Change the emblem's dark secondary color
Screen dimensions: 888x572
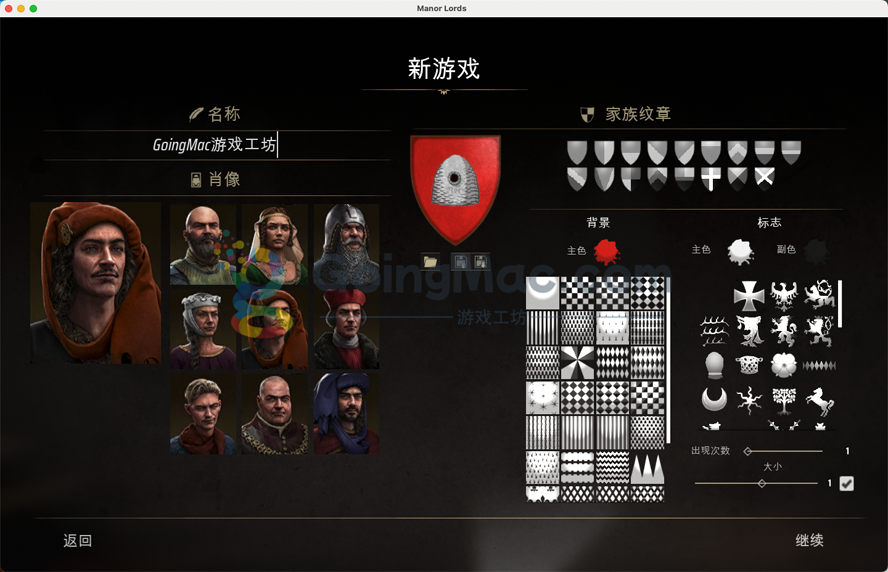[817, 250]
